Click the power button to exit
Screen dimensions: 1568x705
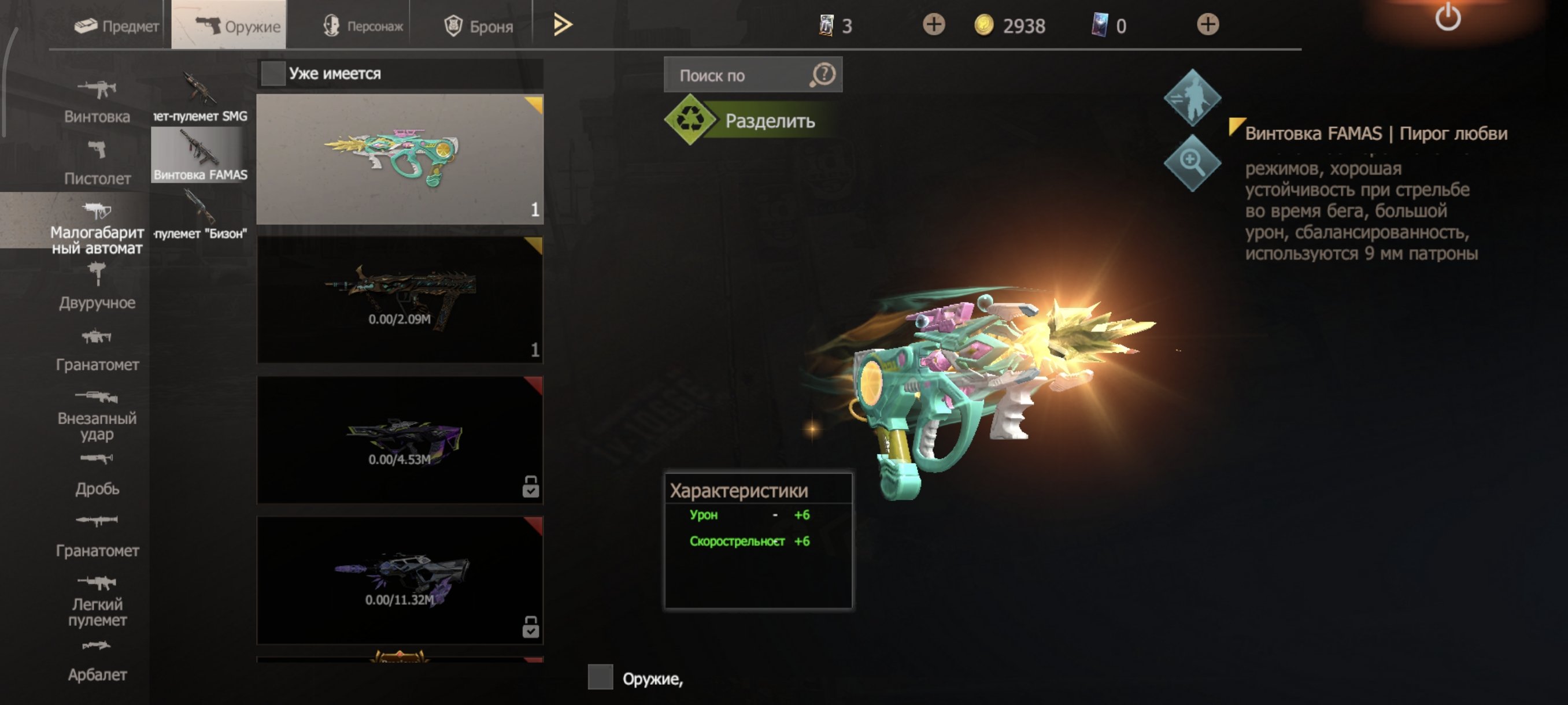pyautogui.click(x=1448, y=18)
